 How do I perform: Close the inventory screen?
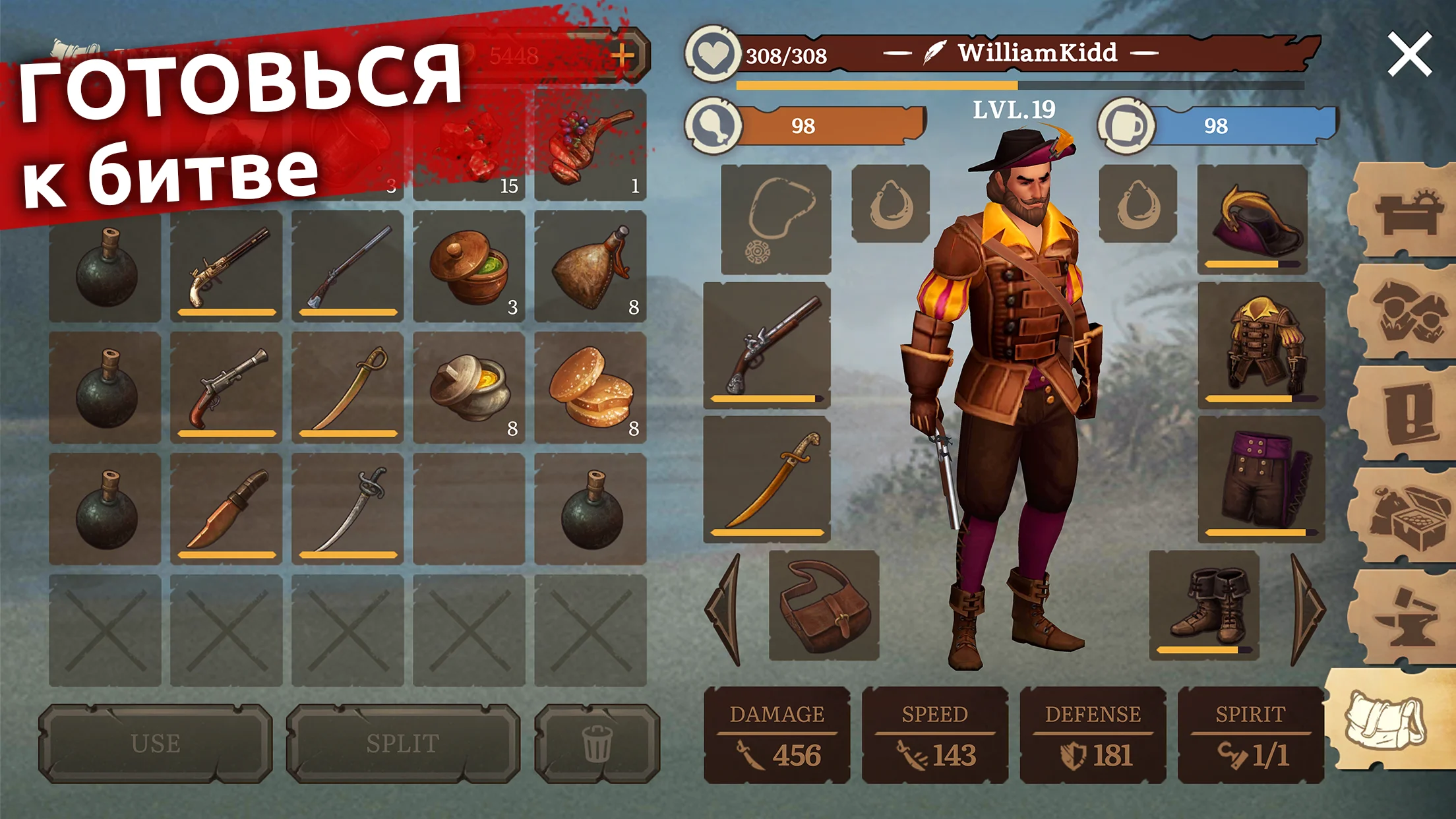(x=1409, y=54)
